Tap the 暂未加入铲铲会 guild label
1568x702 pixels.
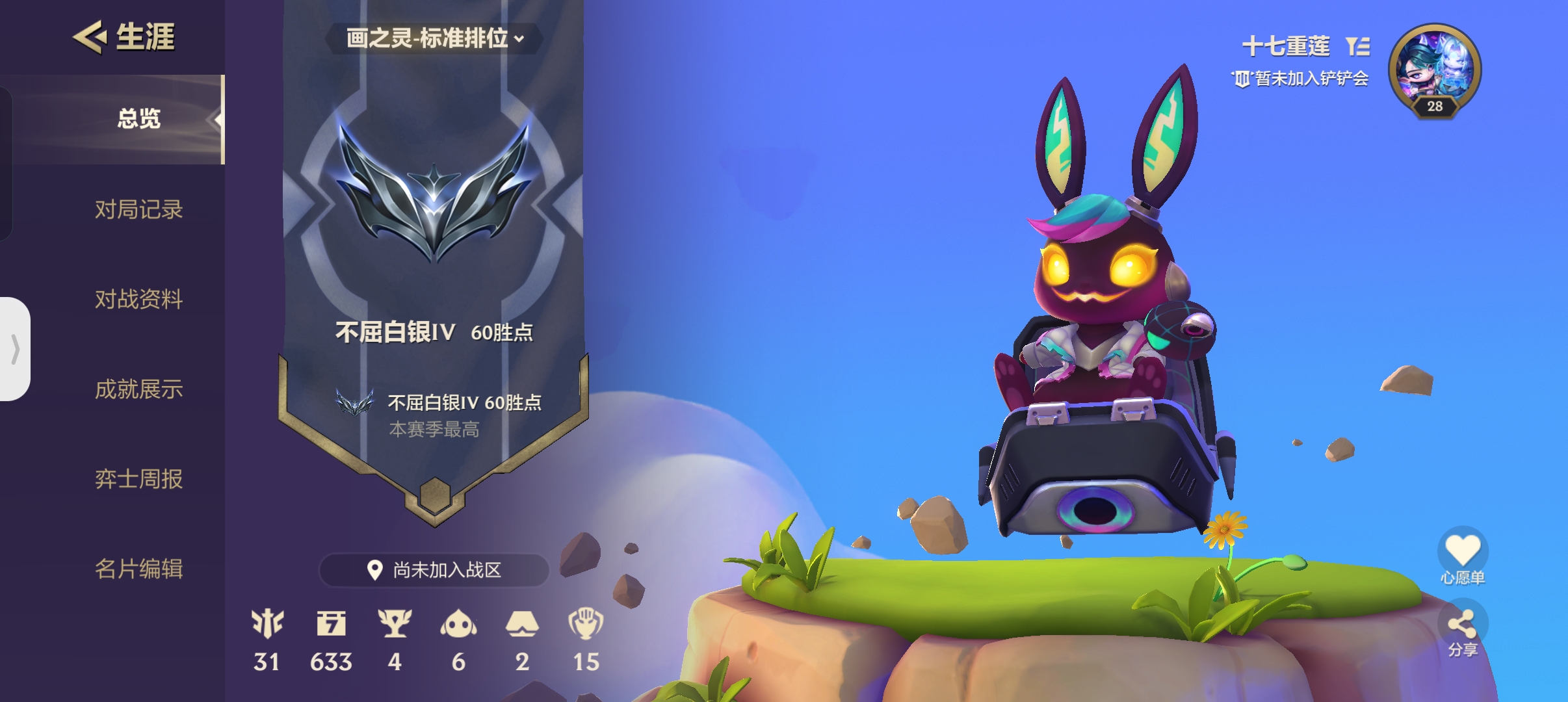coord(1301,79)
